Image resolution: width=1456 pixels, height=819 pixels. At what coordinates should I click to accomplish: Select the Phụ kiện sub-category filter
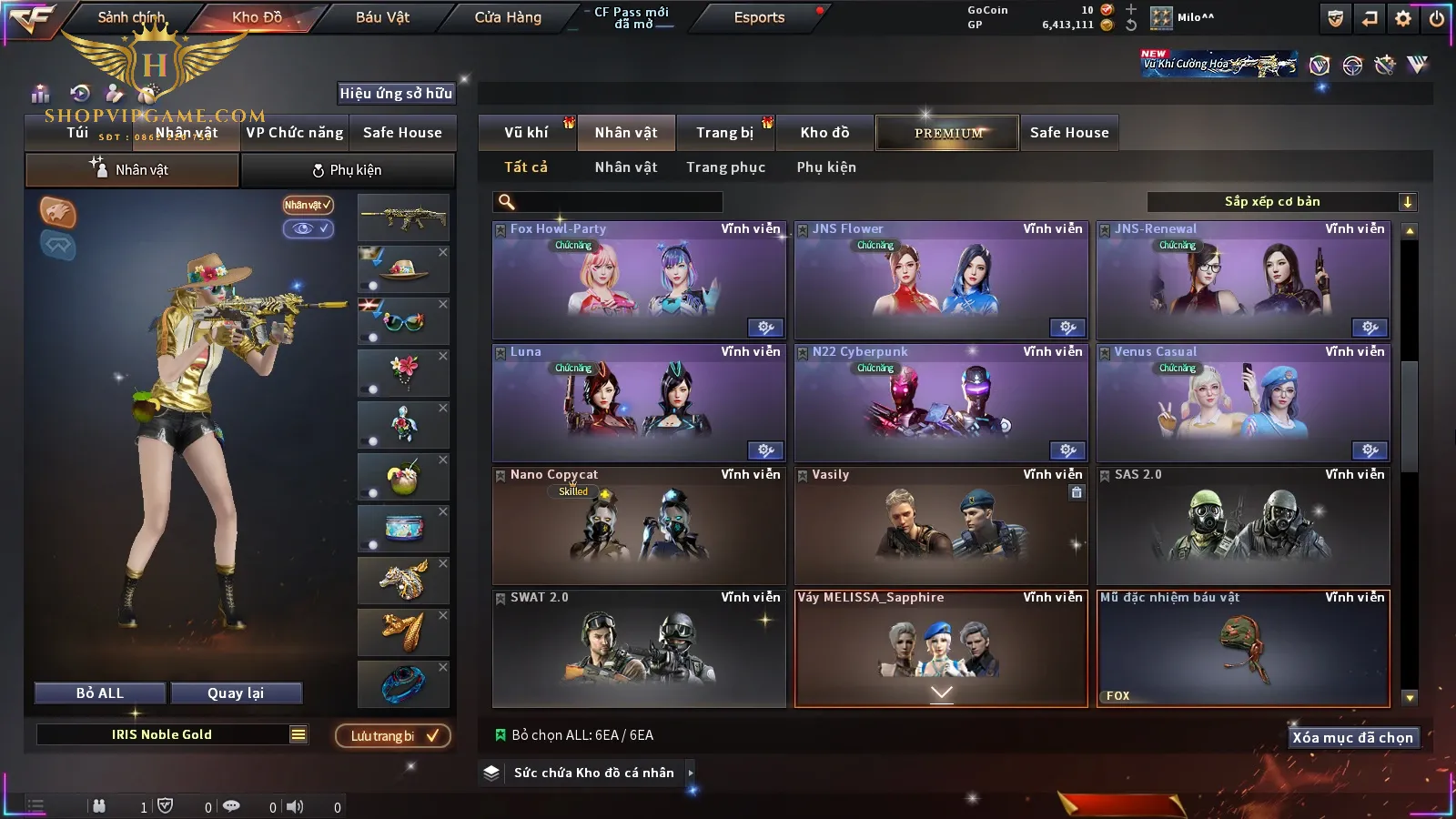point(826,167)
